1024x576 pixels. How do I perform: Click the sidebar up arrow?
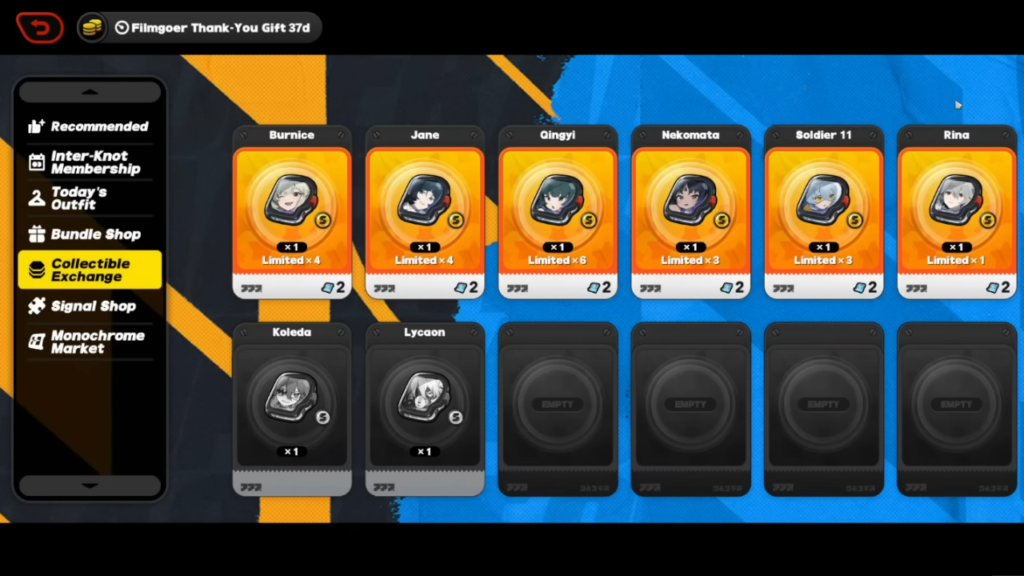pyautogui.click(x=90, y=92)
